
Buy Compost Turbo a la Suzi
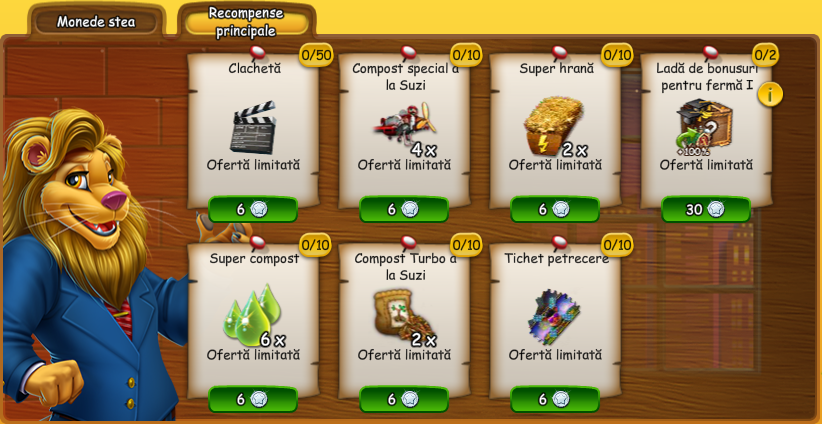click(403, 399)
